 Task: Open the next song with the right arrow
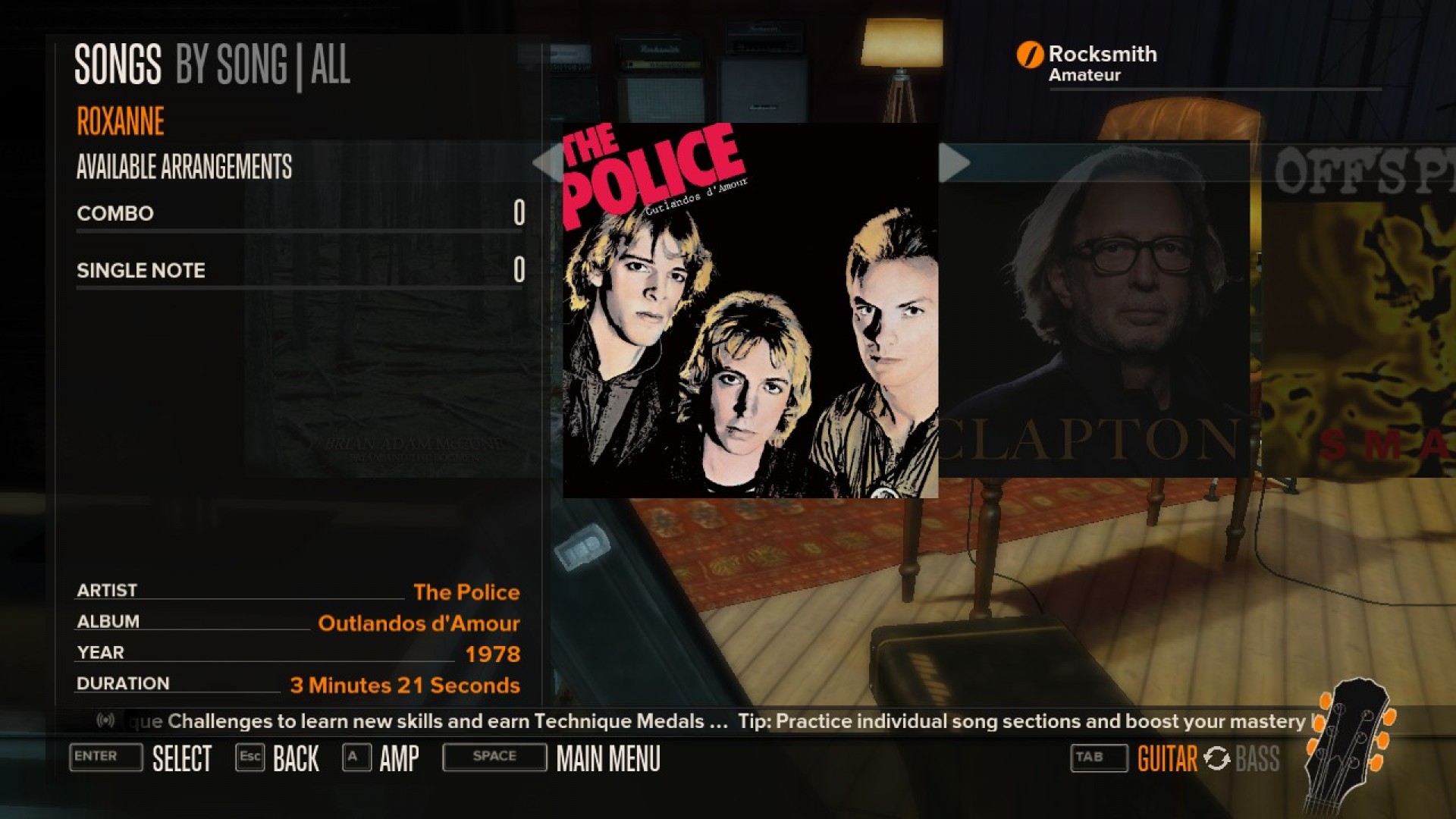pos(957,162)
